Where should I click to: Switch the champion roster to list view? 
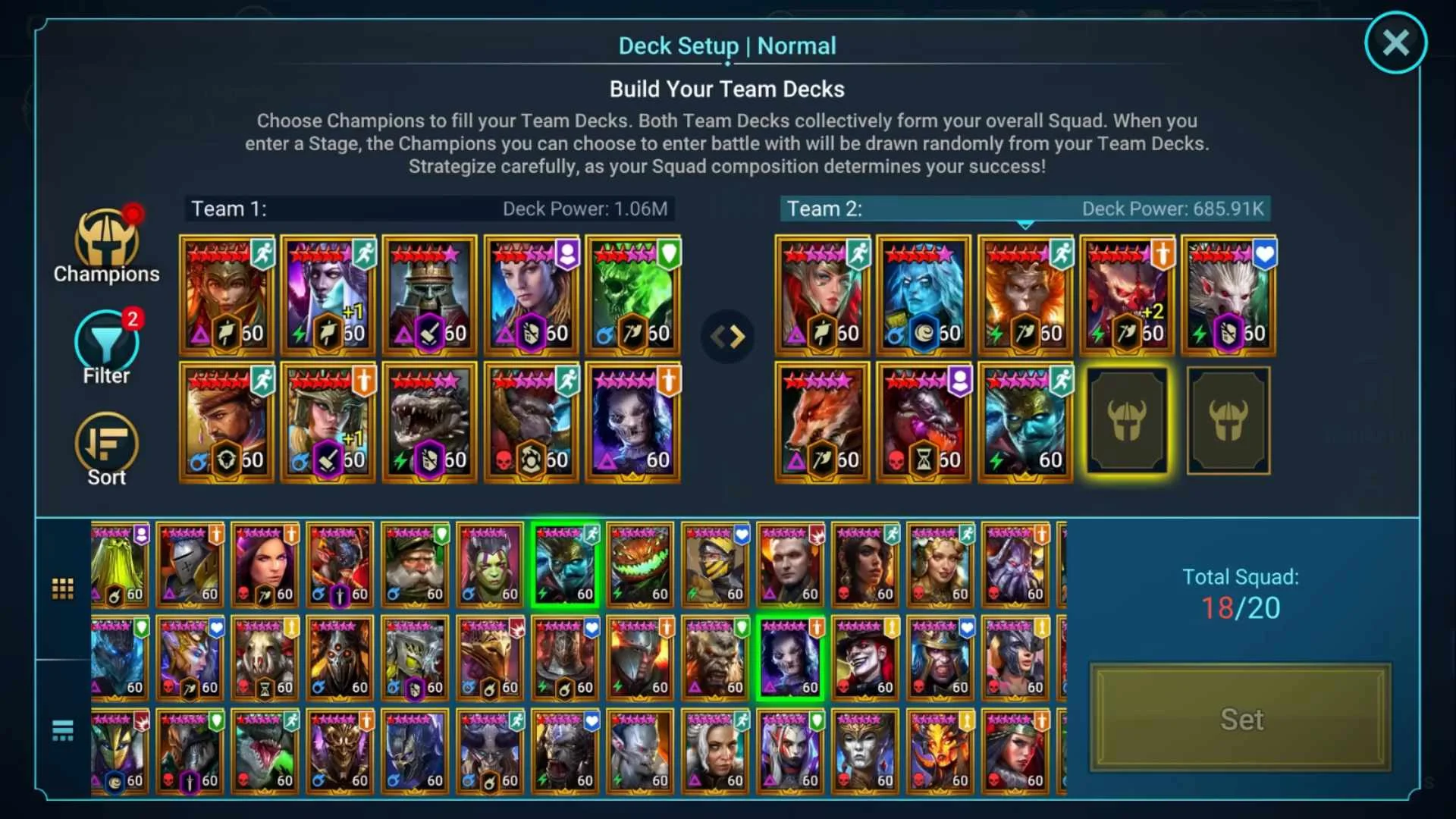(63, 730)
